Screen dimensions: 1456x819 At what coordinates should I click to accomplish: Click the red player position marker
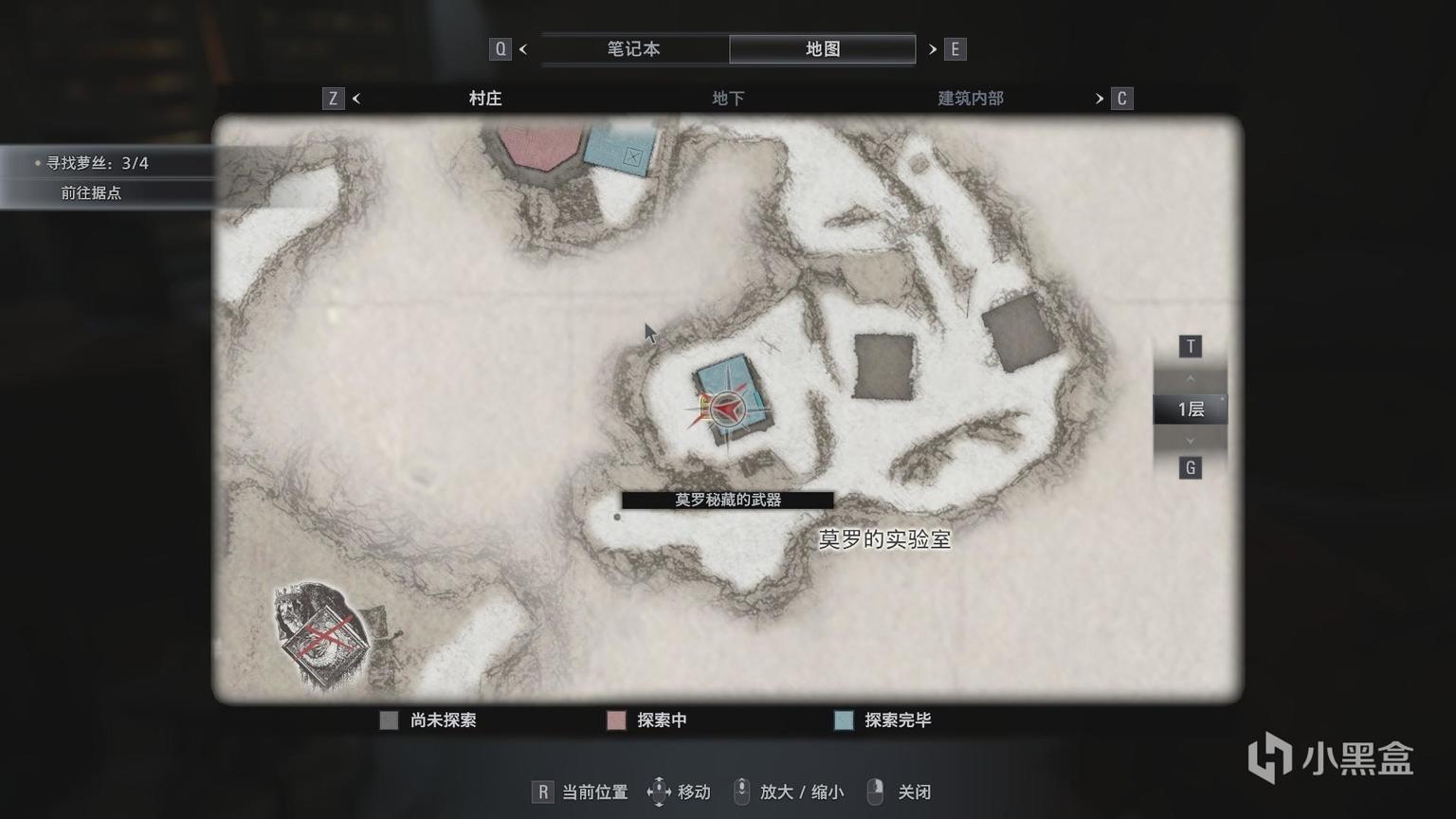click(x=725, y=409)
